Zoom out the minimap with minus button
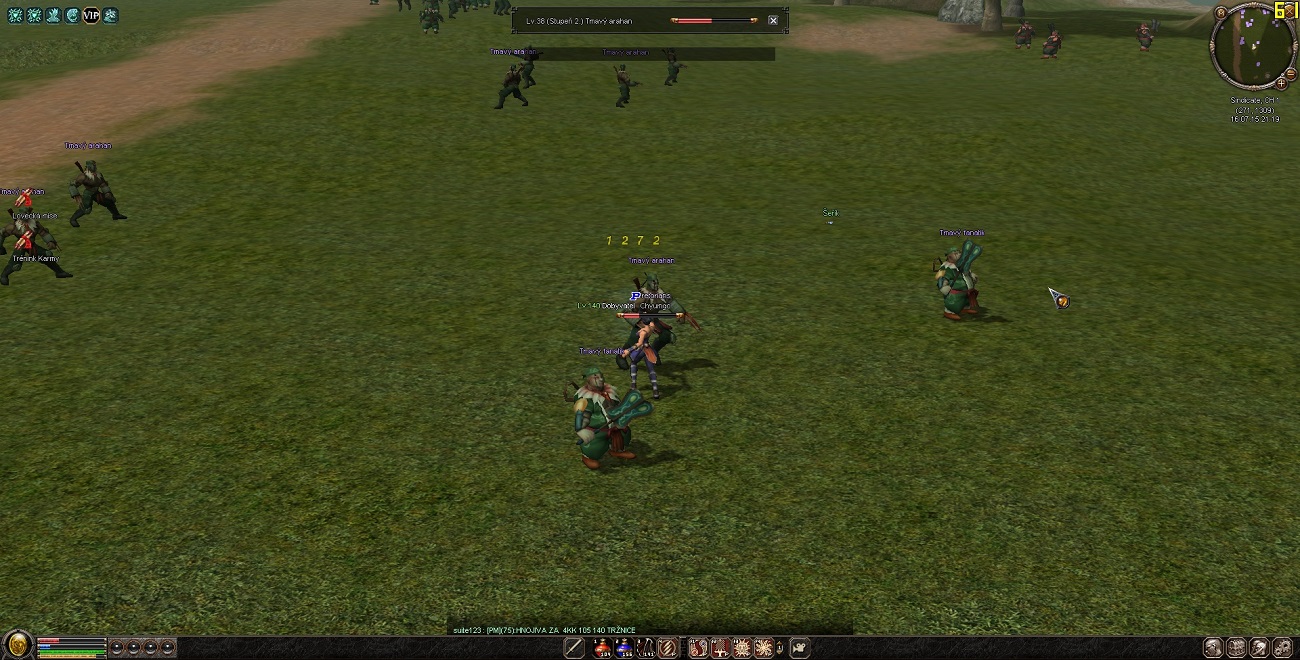Image resolution: width=1300 pixels, height=660 pixels. tap(1291, 74)
